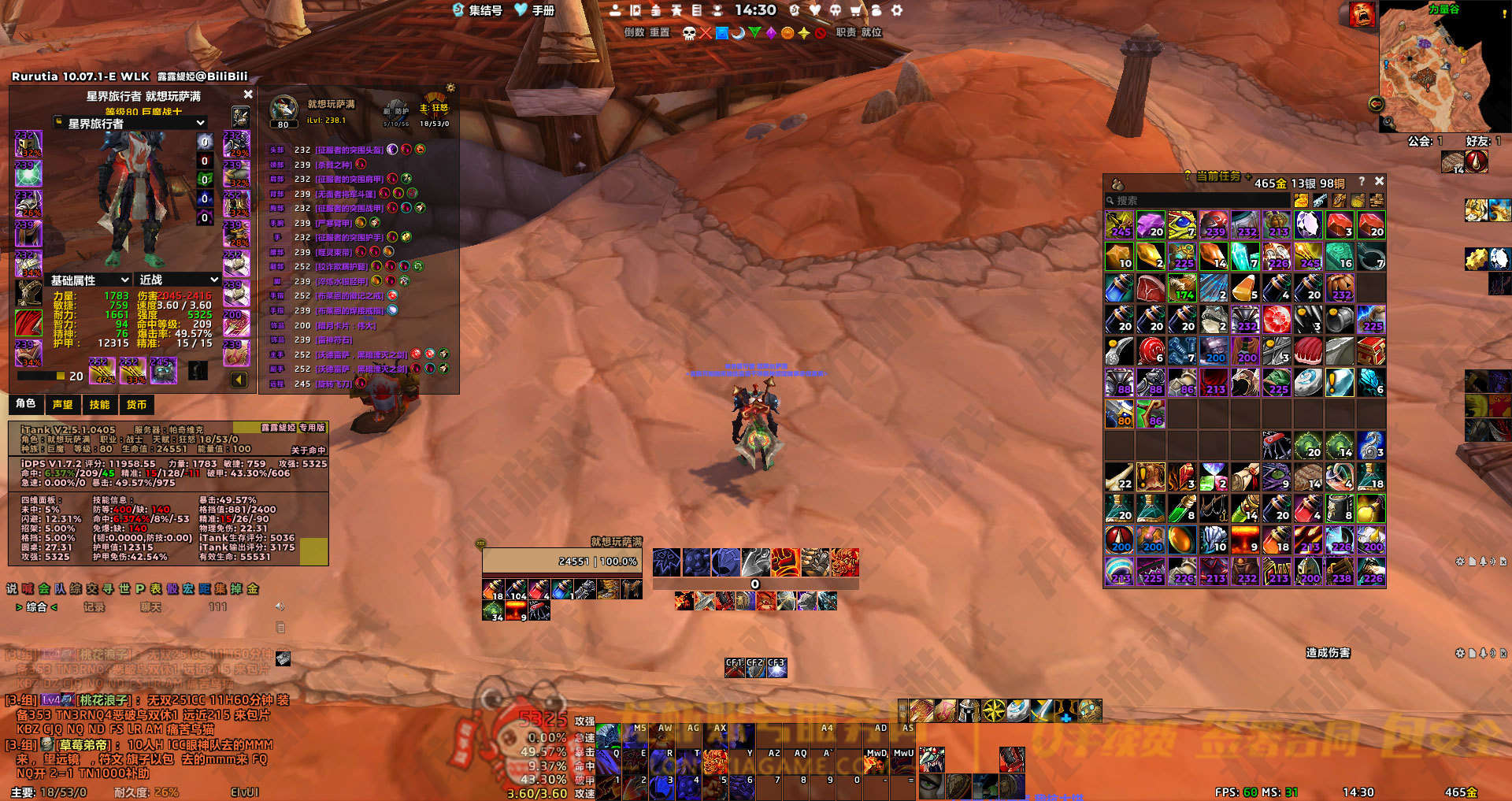1512x801 pixels.
Task: Select the 货币 currency tab
Action: pos(136,405)
